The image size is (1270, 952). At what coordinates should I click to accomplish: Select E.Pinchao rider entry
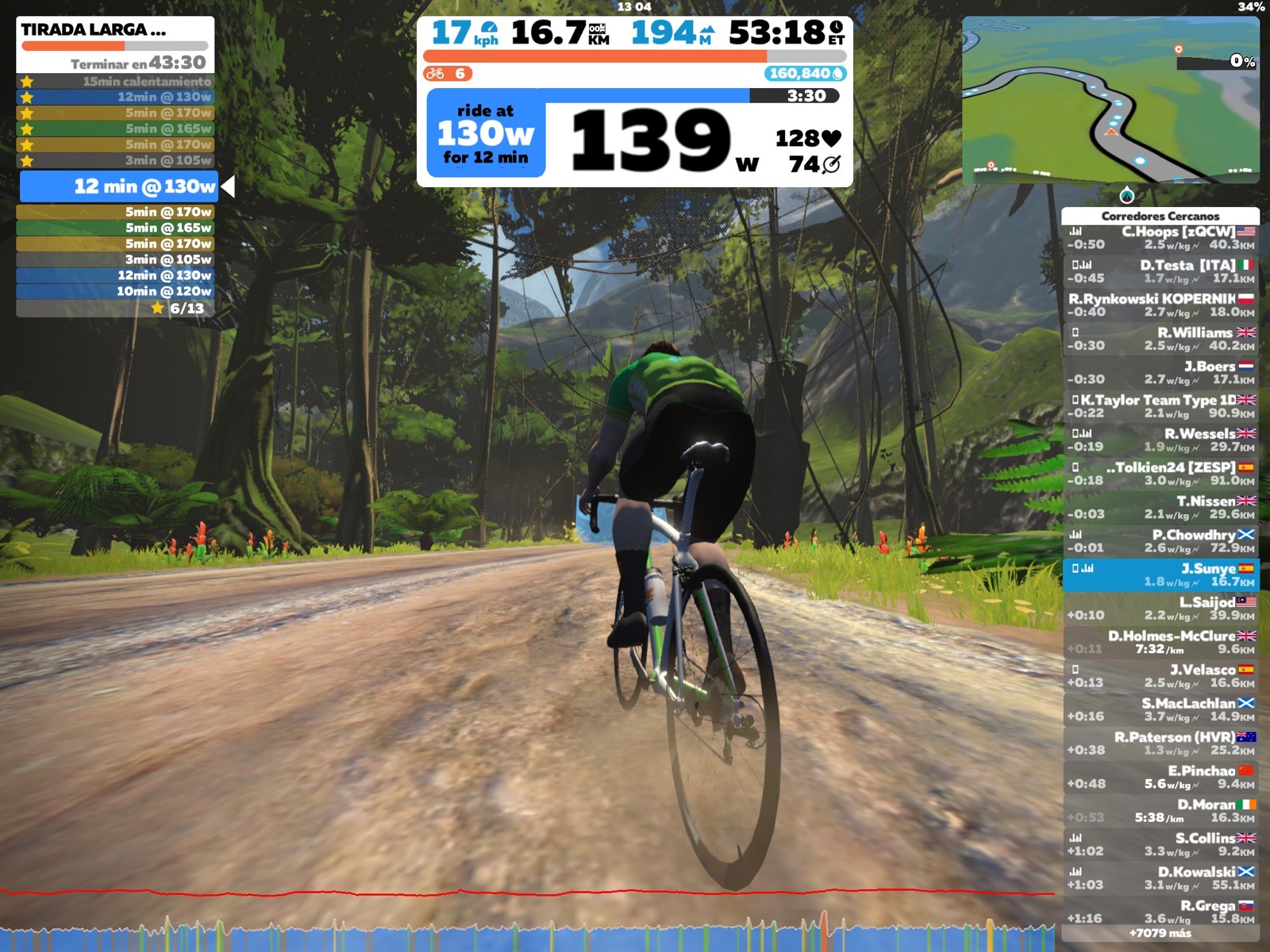pos(1160,777)
